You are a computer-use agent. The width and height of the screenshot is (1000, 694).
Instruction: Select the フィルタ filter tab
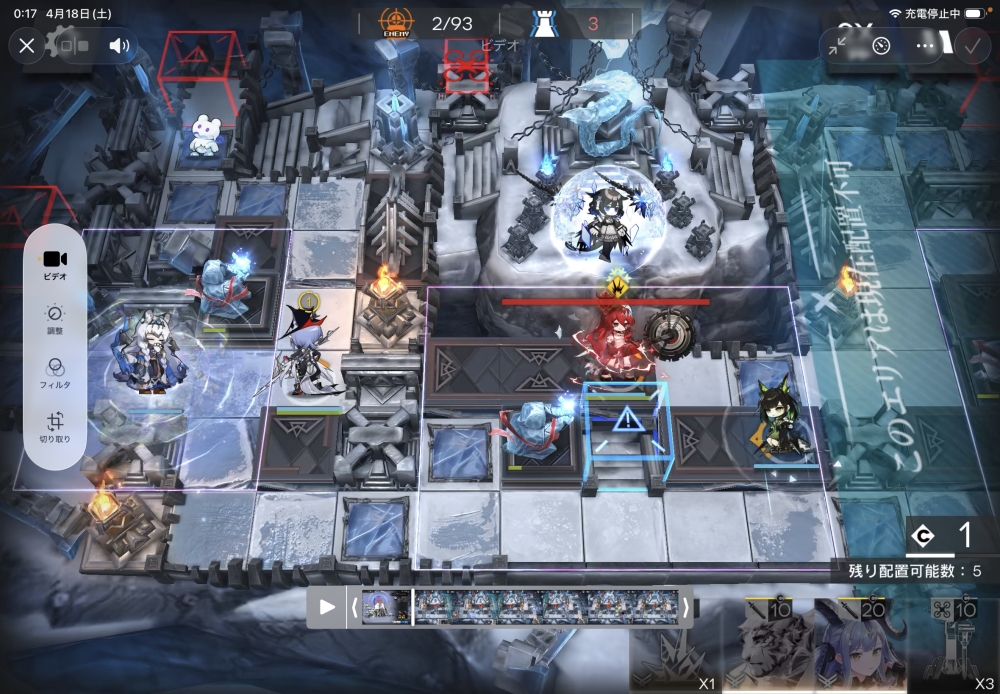56,373
